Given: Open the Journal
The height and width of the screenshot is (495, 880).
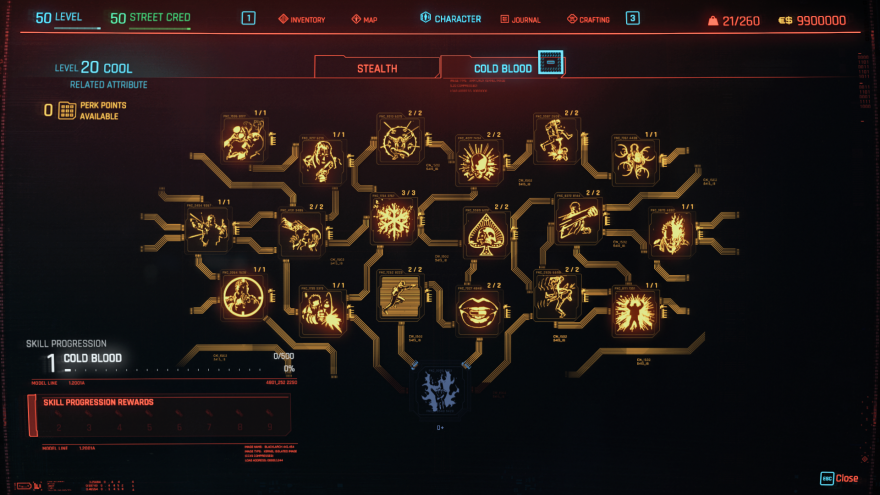Looking at the screenshot, I should coord(520,19).
